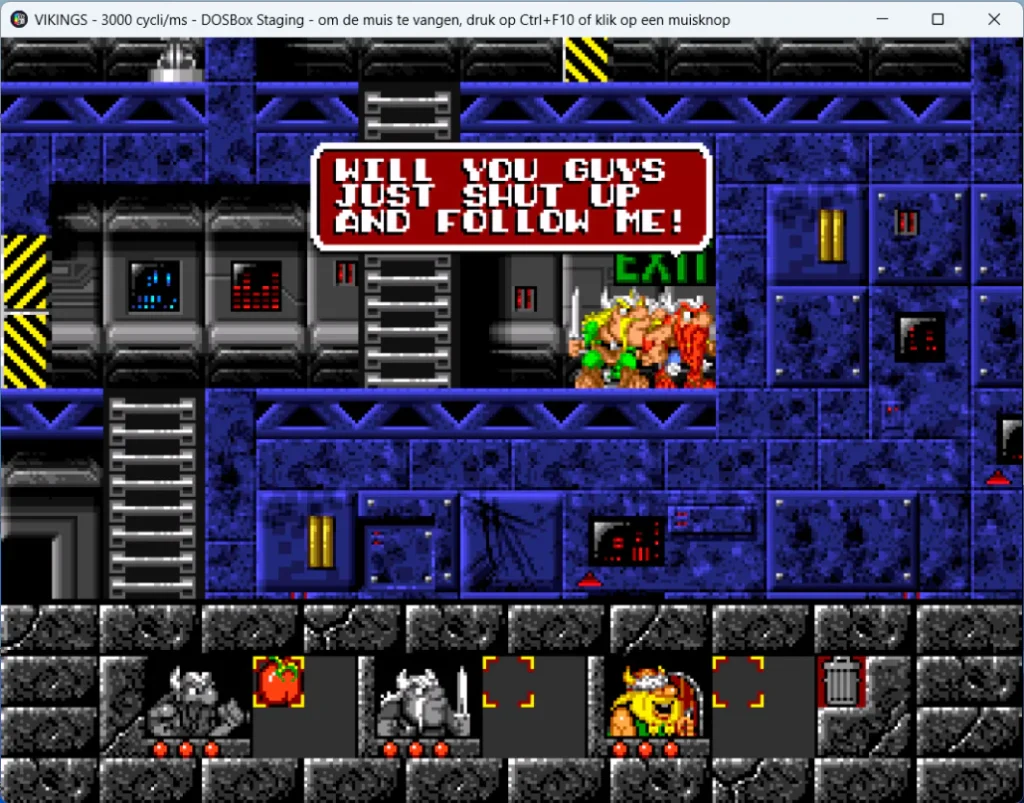Close the DOSBox Staging window
1024x803 pixels.
click(x=994, y=19)
